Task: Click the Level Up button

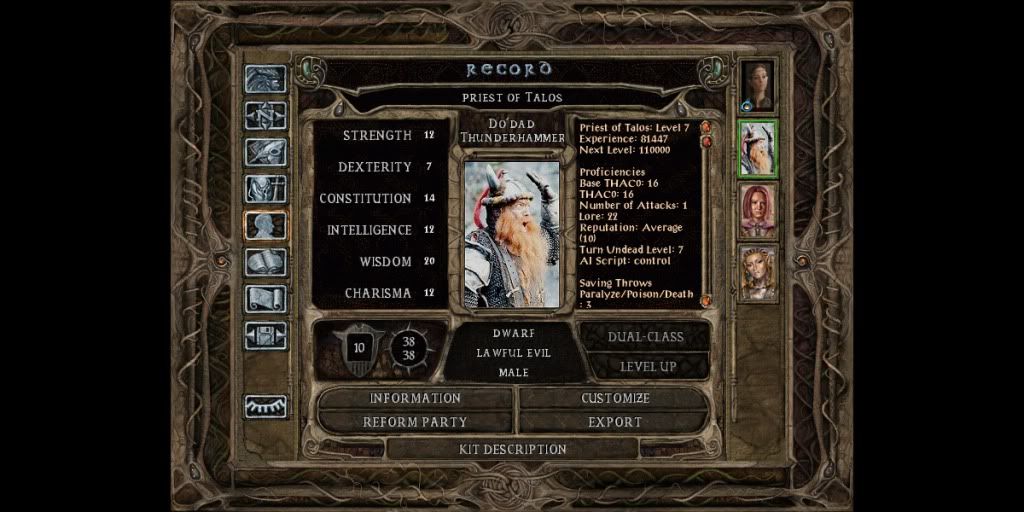Action: (x=647, y=366)
